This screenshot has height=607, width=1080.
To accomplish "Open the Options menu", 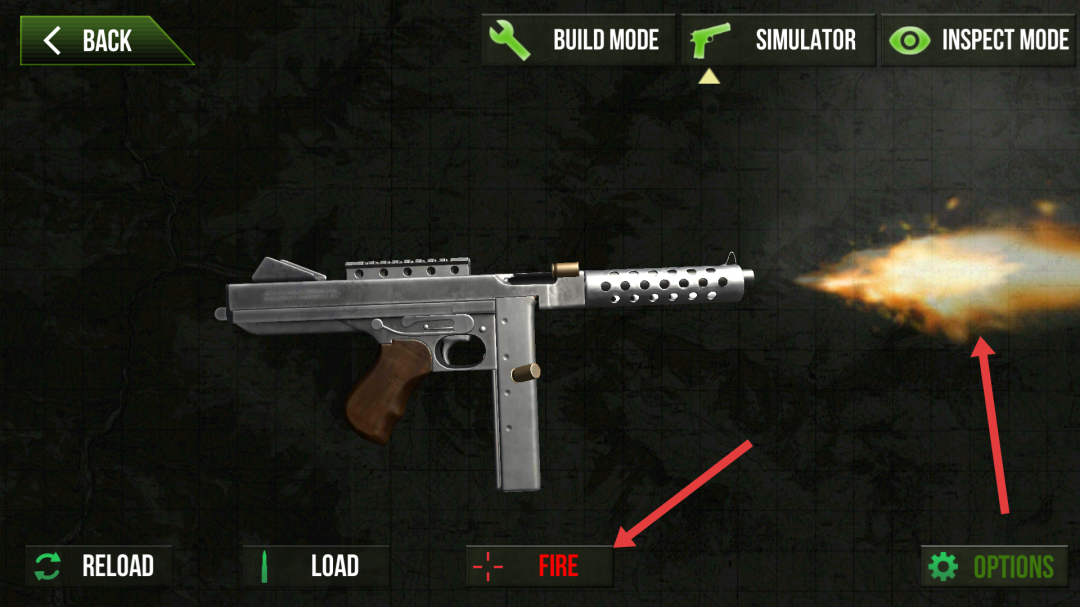I will pyautogui.click(x=993, y=567).
